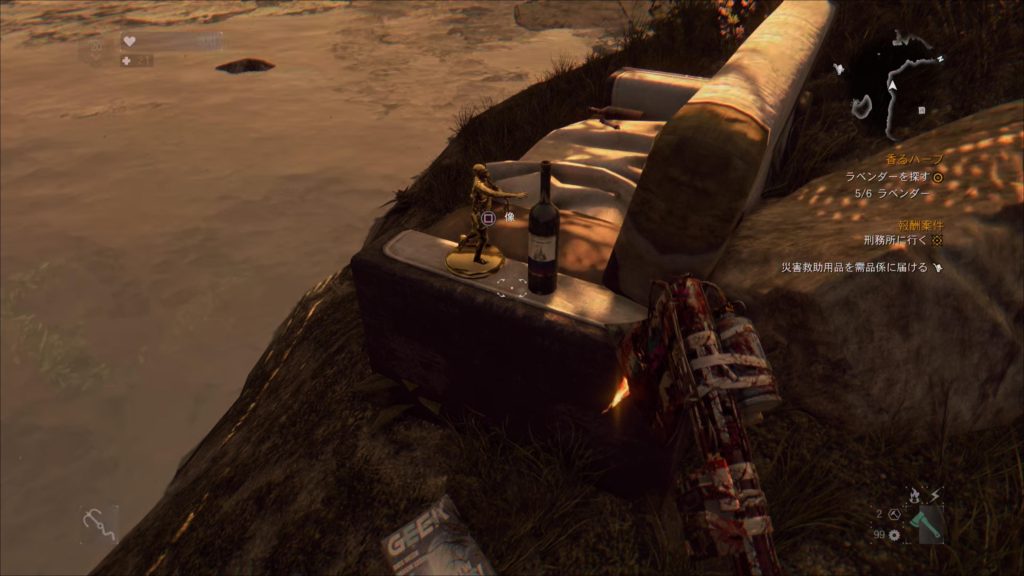Click the grappling hook icon

[99, 522]
